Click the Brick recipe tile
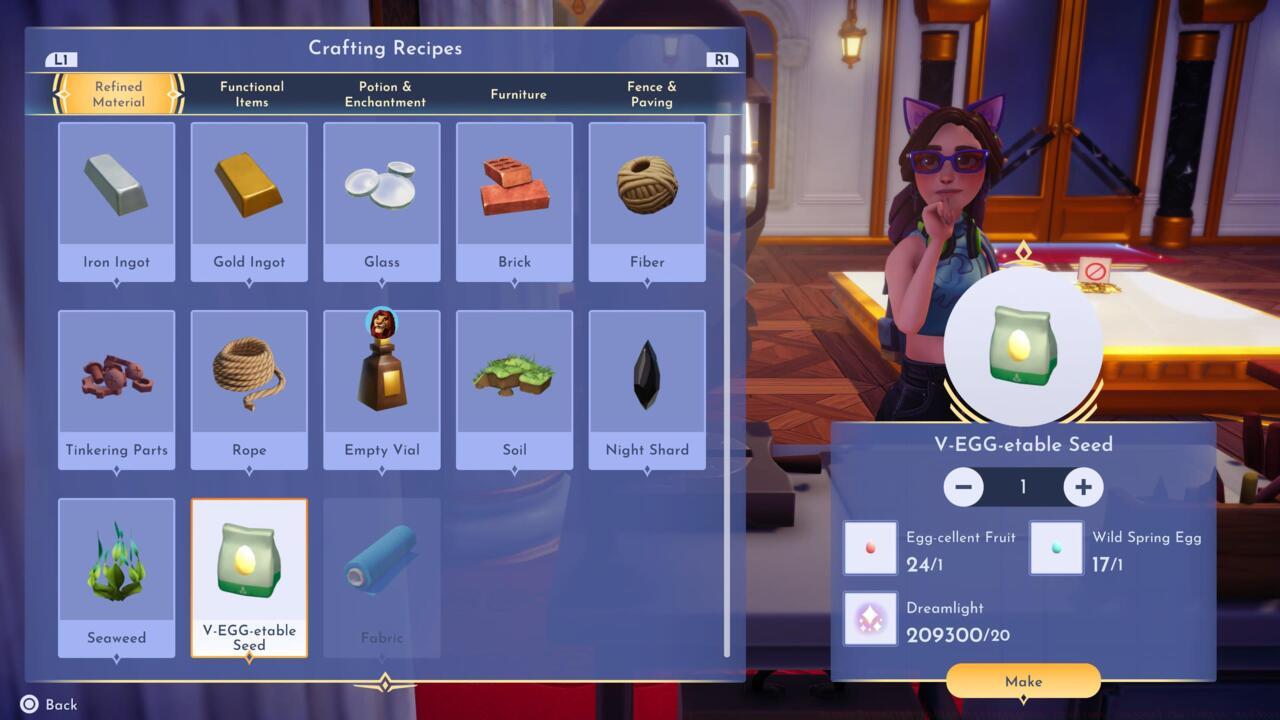Screen dimensions: 1280x720 [514, 202]
